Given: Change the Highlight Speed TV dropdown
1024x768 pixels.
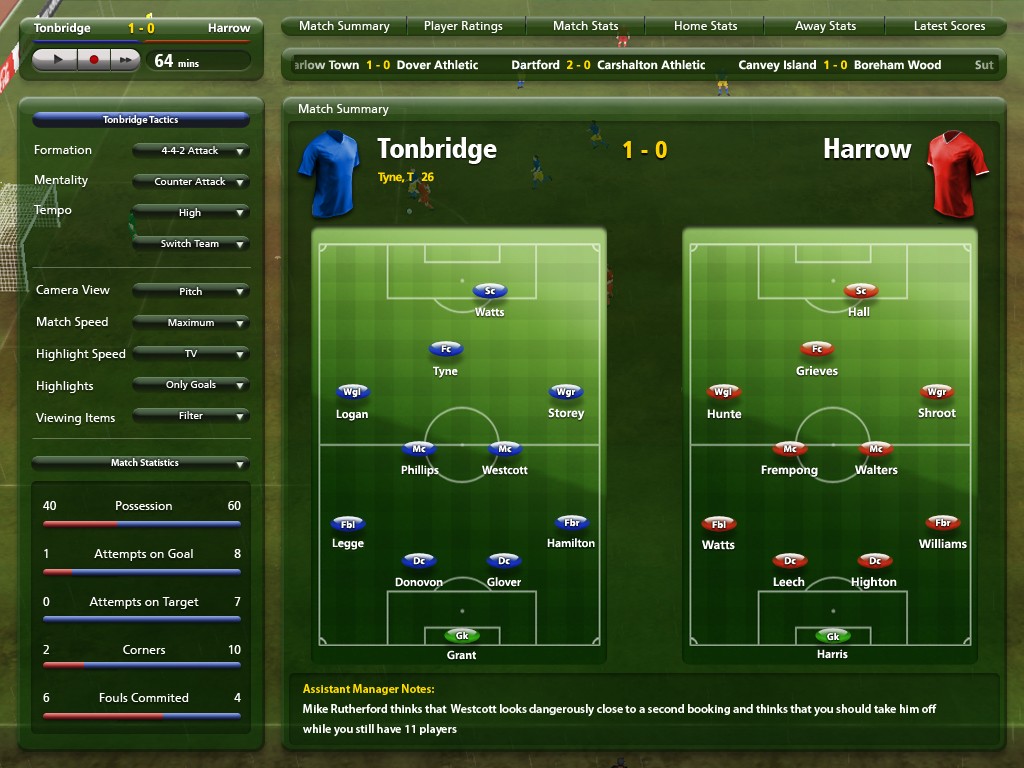Looking at the screenshot, I should (190, 354).
